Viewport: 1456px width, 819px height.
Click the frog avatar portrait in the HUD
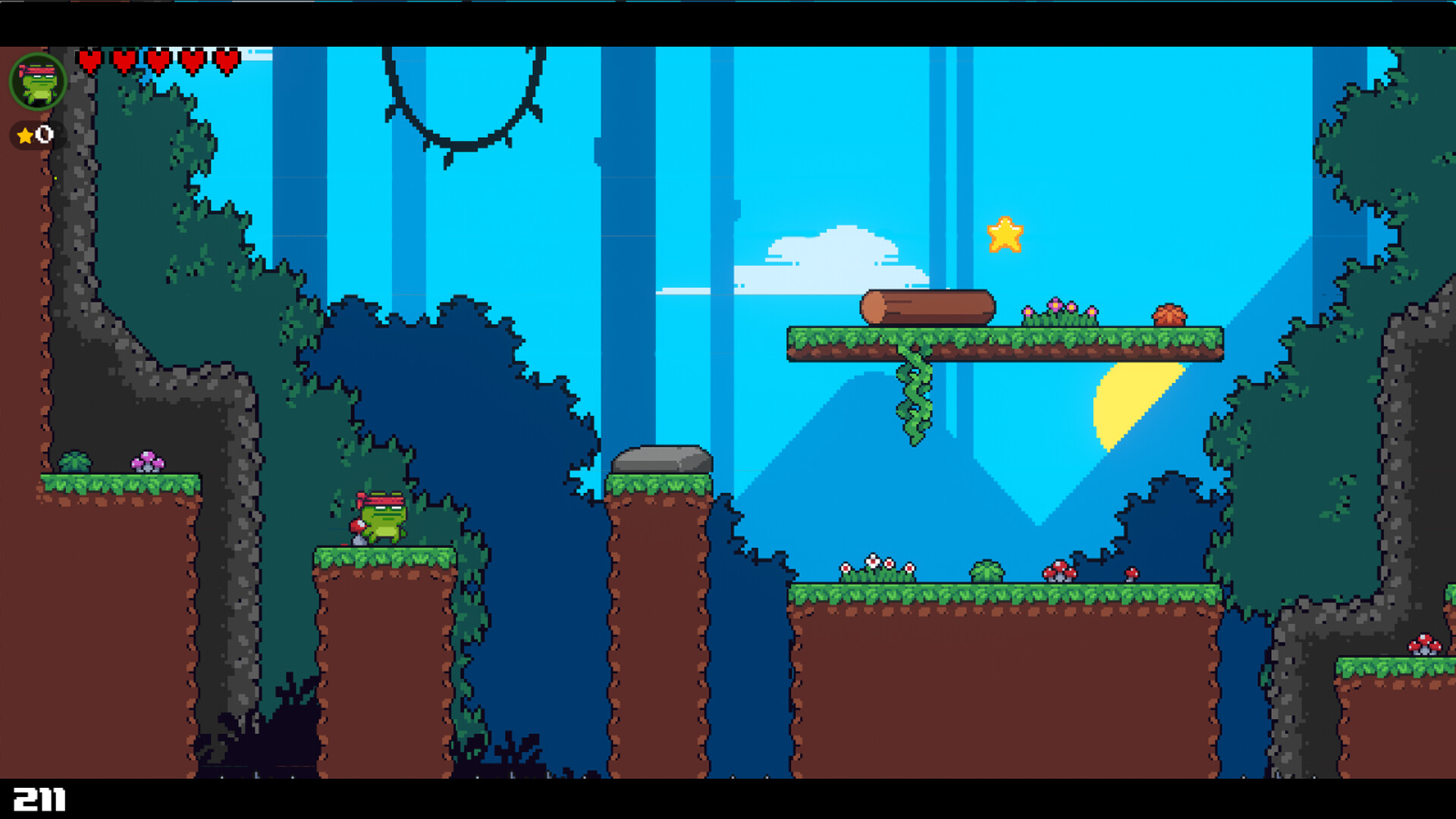[x=37, y=81]
